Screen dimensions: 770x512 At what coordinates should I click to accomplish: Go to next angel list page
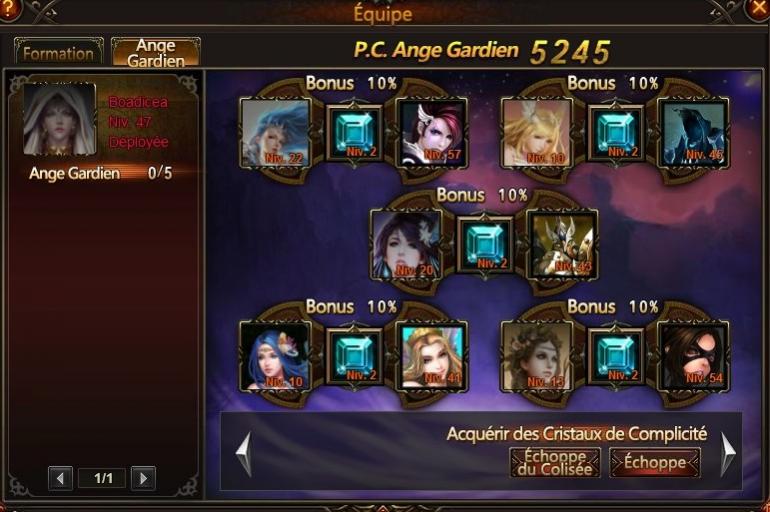pos(143,478)
